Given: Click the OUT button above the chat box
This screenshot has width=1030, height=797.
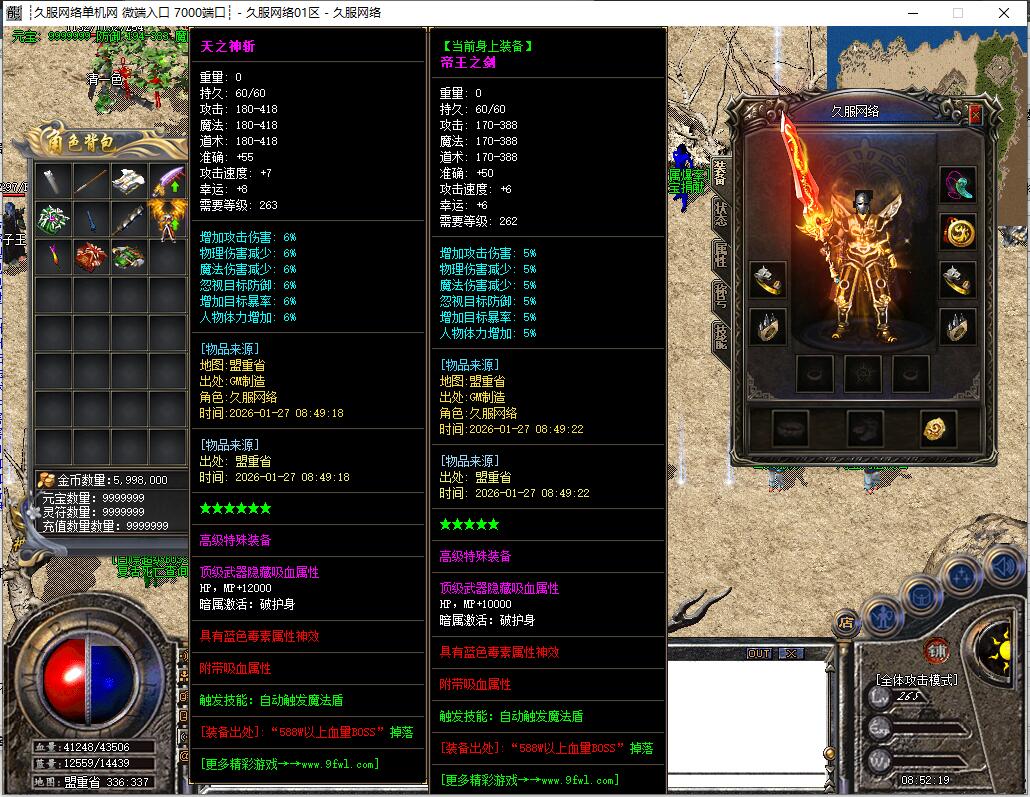Looking at the screenshot, I should [759, 653].
